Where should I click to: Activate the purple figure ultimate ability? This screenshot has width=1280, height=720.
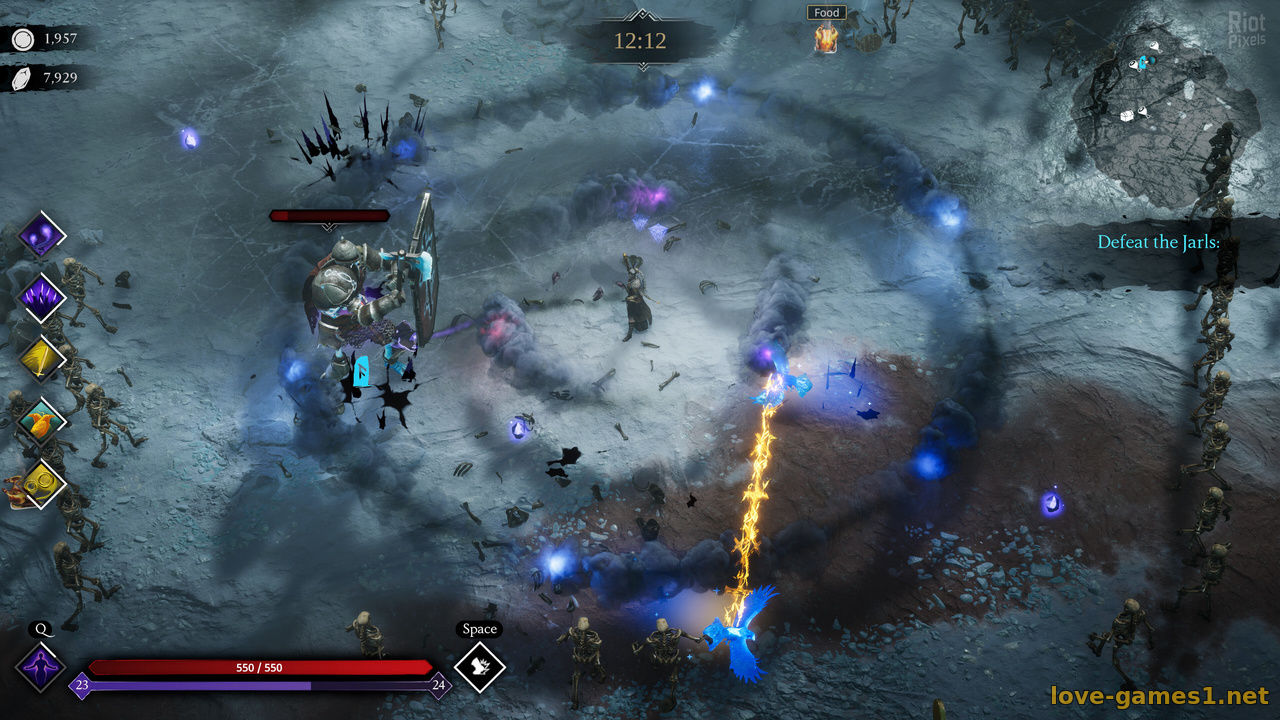41,667
